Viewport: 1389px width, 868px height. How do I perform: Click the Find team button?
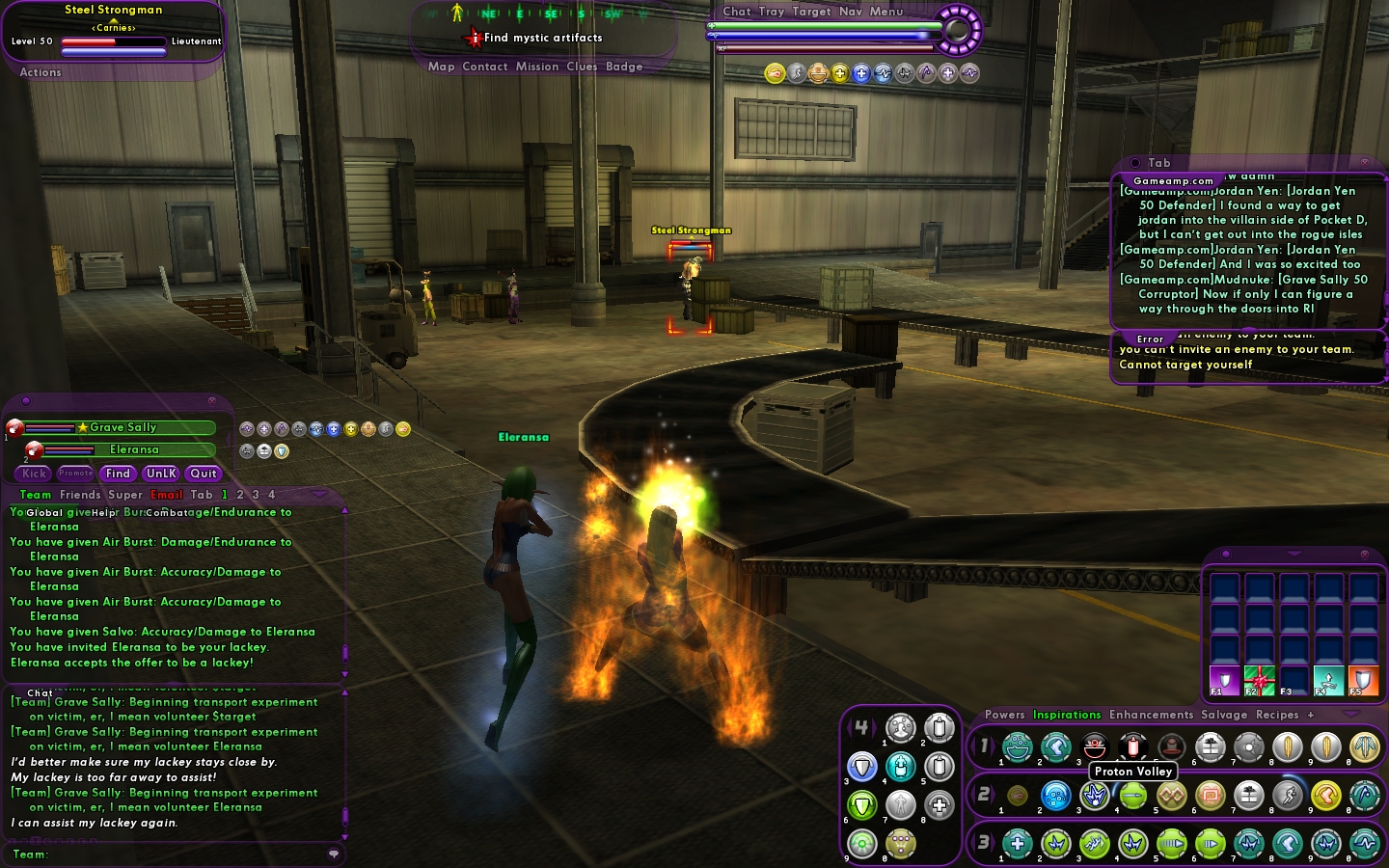[x=118, y=474]
